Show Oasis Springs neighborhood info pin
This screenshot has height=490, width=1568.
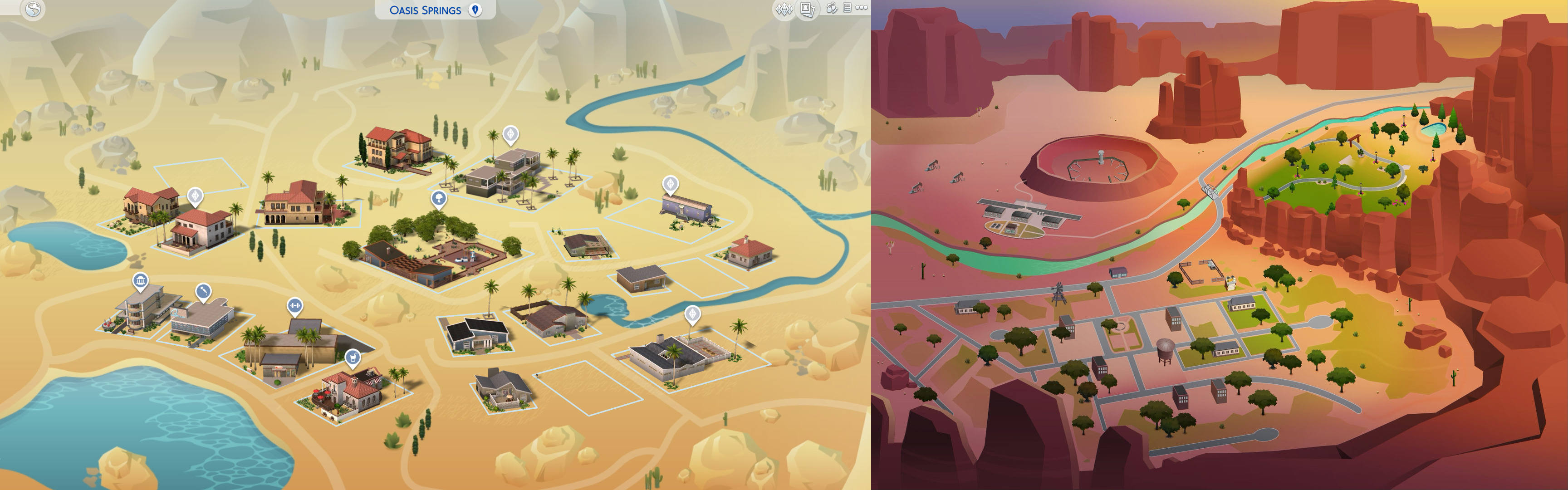pos(475,10)
